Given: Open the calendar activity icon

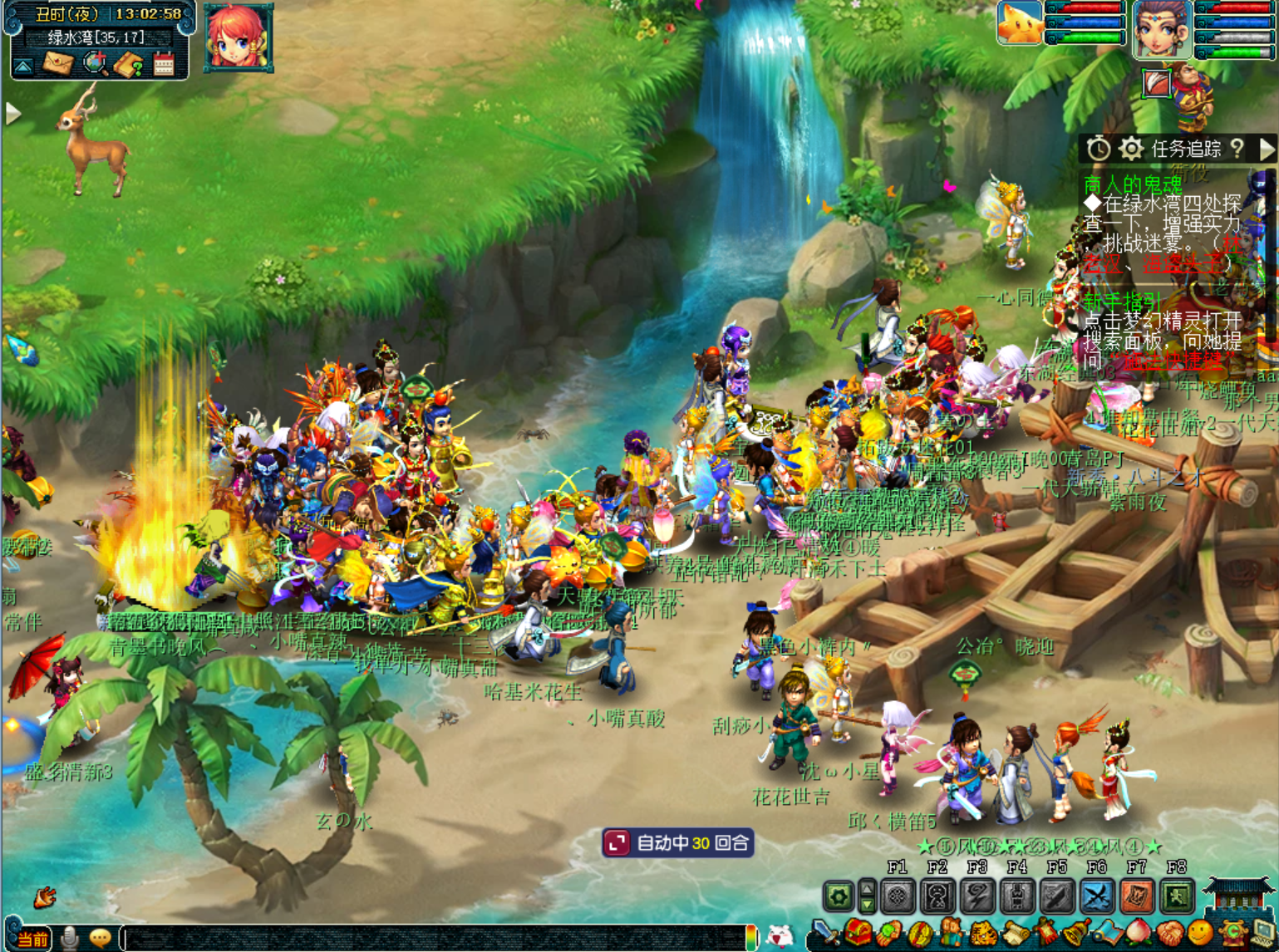Looking at the screenshot, I should tap(164, 64).
